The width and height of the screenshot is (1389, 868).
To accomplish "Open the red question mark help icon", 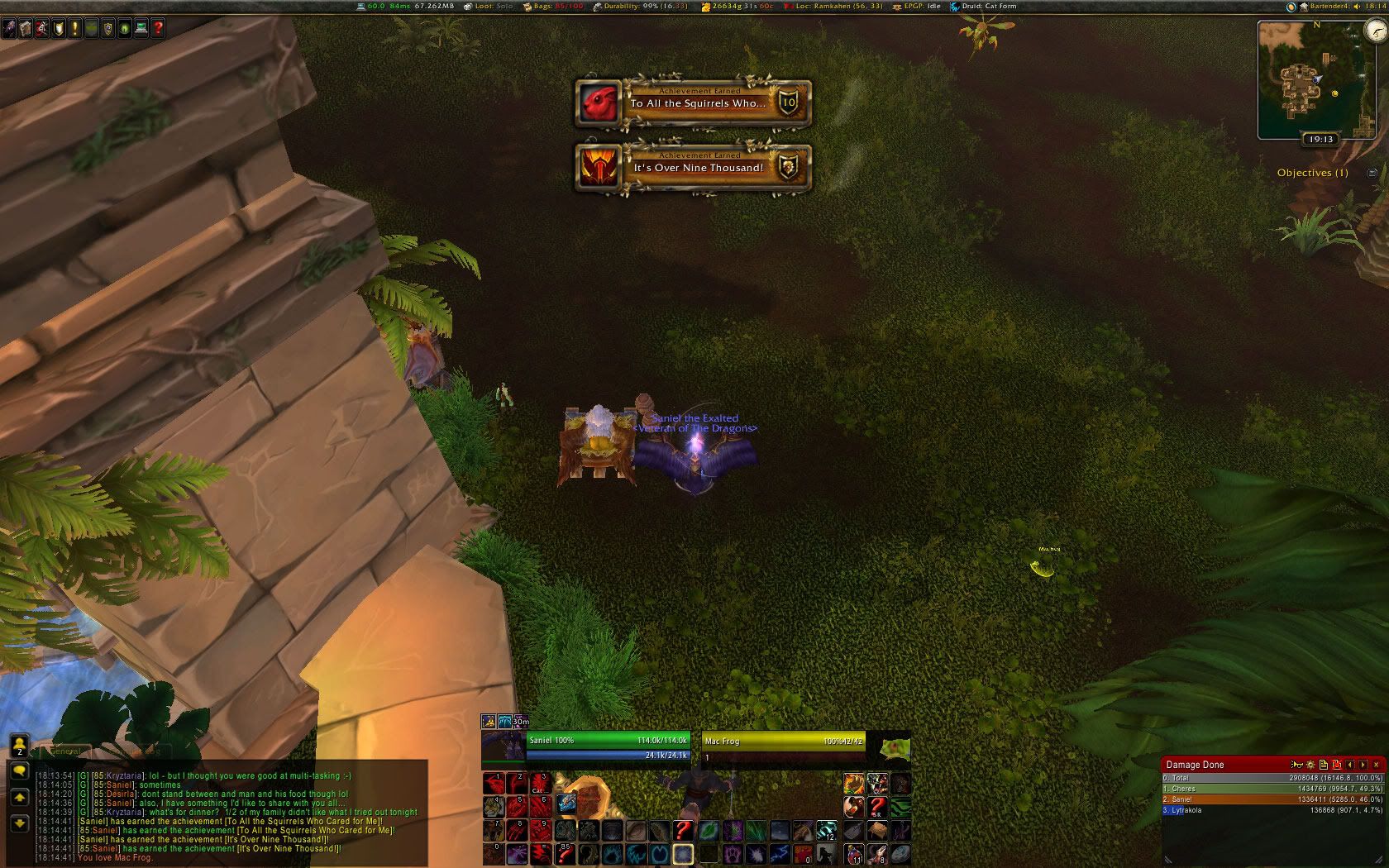I will [157, 28].
